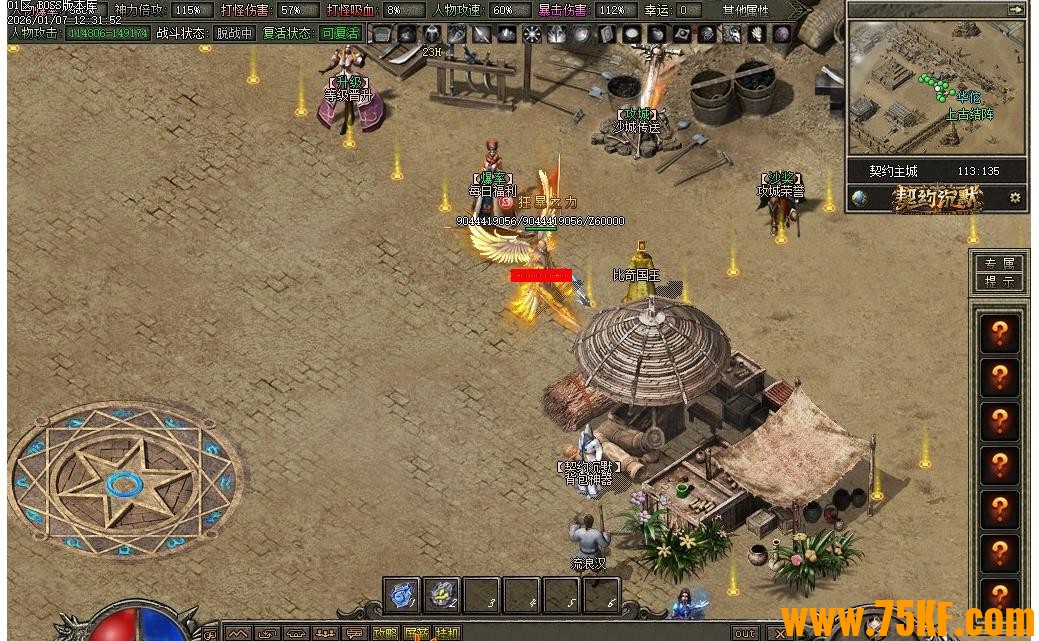Open the 攻略 guide button

coord(385,633)
